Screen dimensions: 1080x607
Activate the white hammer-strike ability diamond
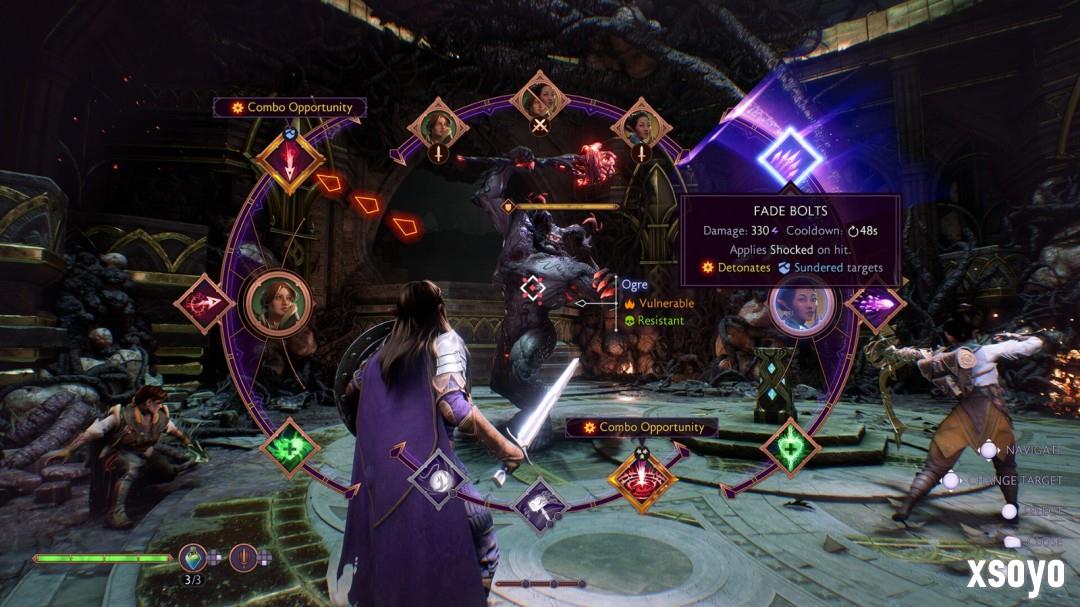coord(539,505)
